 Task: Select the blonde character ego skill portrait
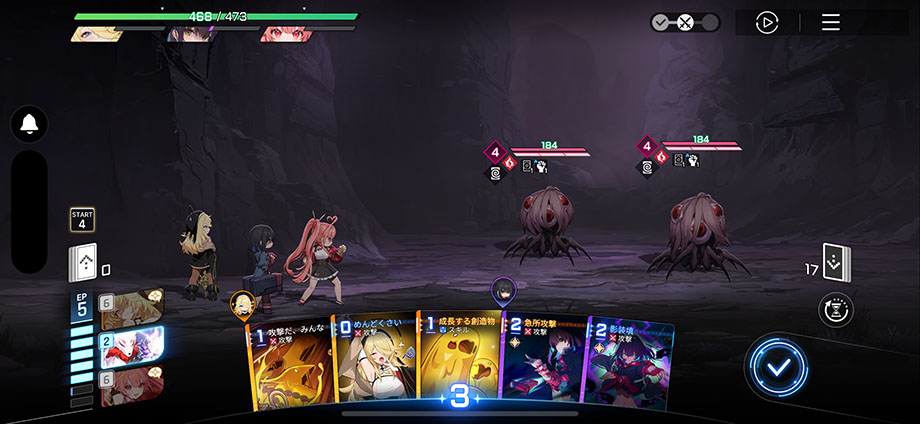click(131, 308)
